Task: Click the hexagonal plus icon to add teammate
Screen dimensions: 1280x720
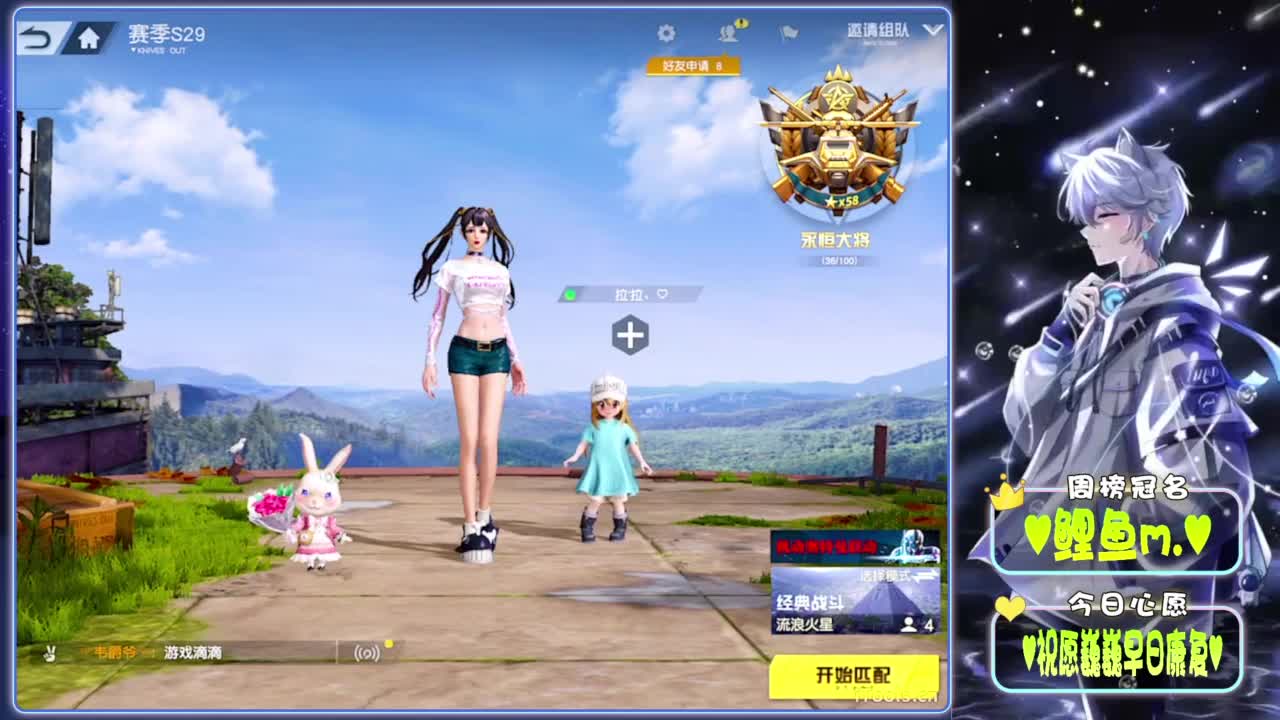Action: (630, 337)
